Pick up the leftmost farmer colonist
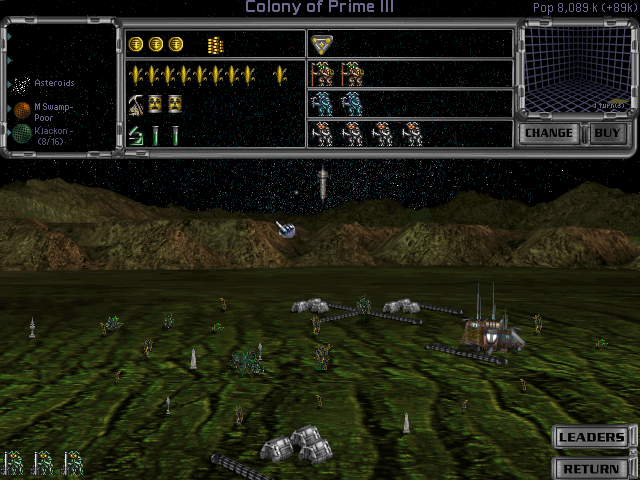Viewport: 640px width, 480px height. tap(322, 75)
